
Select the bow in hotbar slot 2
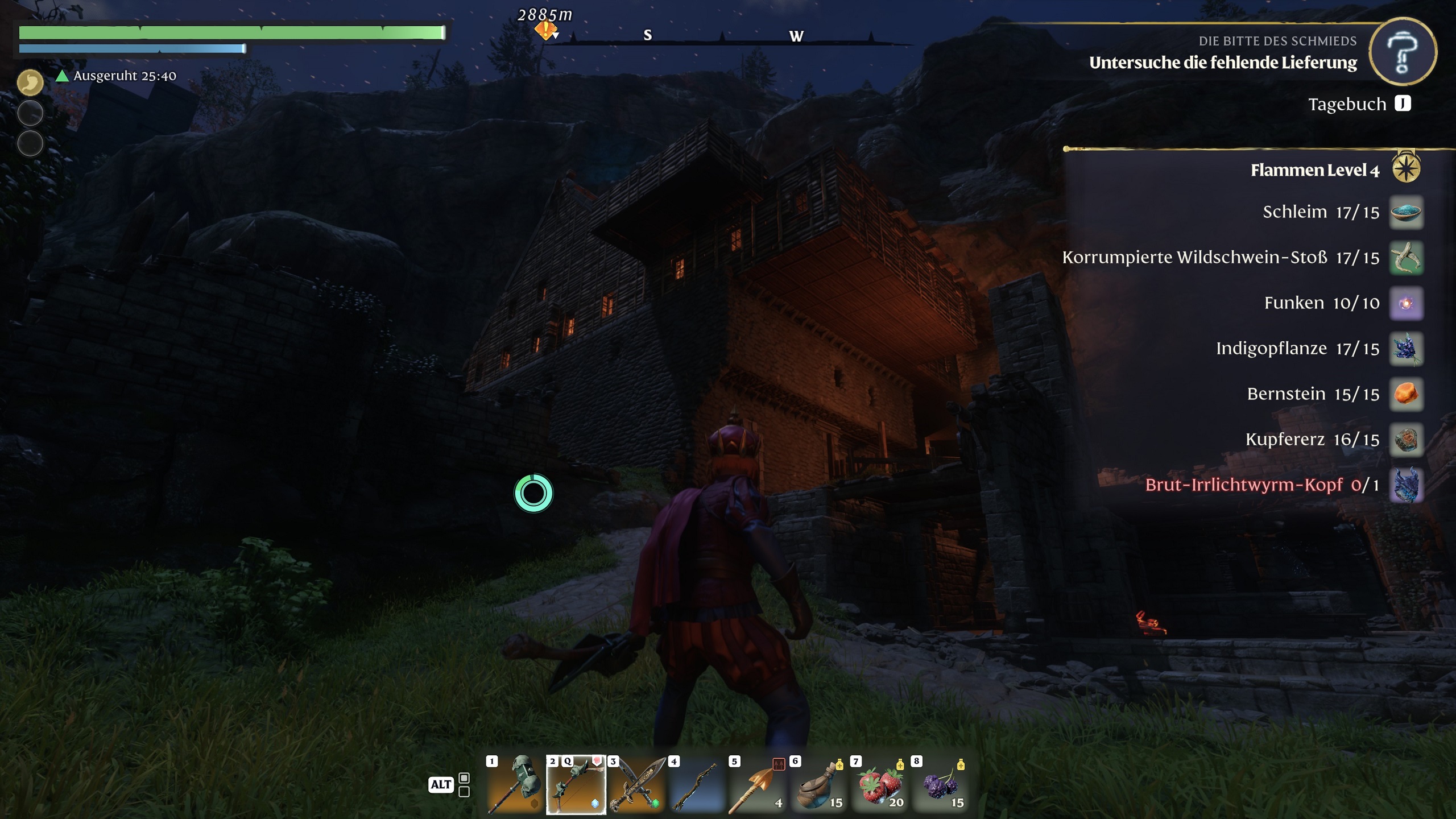[576, 785]
